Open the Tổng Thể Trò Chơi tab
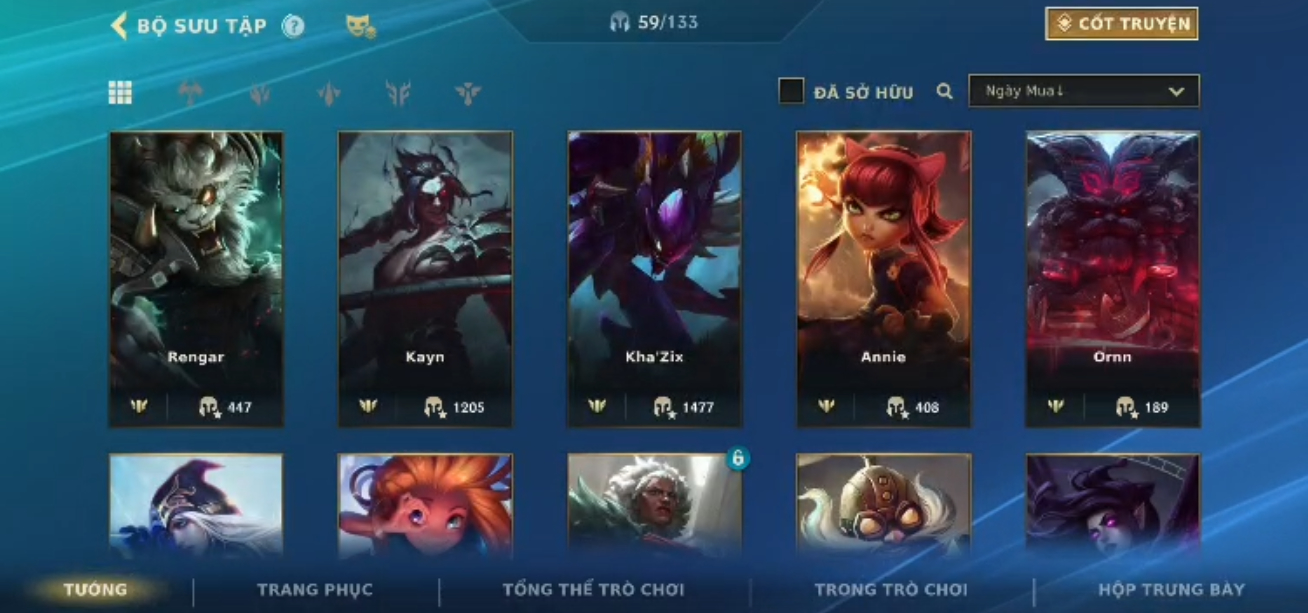 [593, 590]
